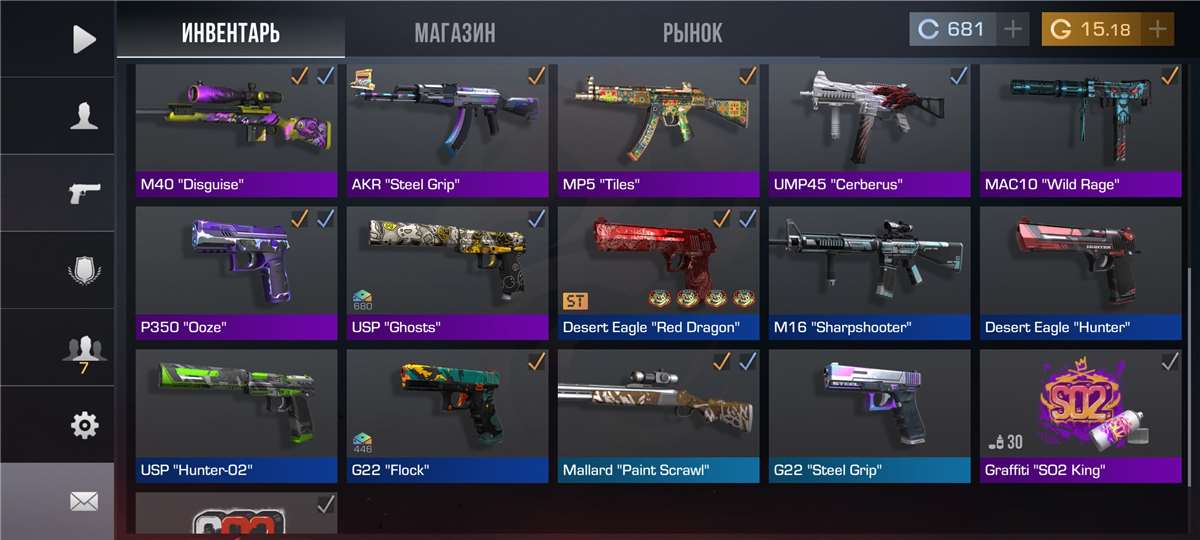Viewport: 1200px width, 540px height.
Task: Open the shield rank badge icon
Action: 84,270
